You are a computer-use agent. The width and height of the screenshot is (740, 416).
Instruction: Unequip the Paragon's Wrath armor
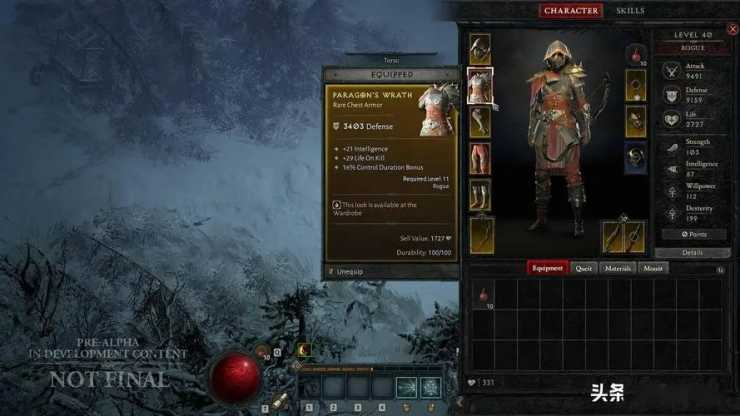point(350,271)
